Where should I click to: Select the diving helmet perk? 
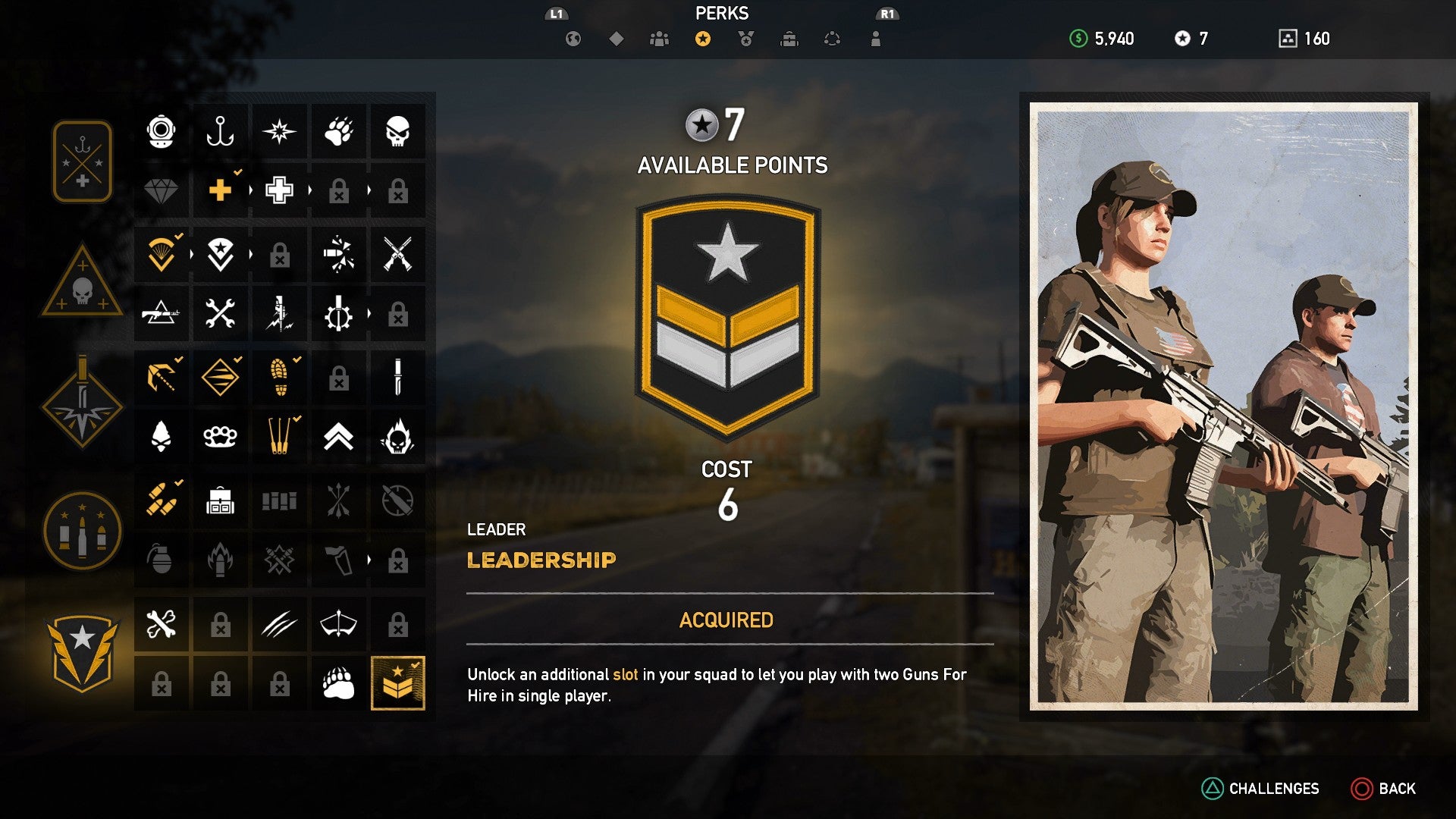coord(161,130)
